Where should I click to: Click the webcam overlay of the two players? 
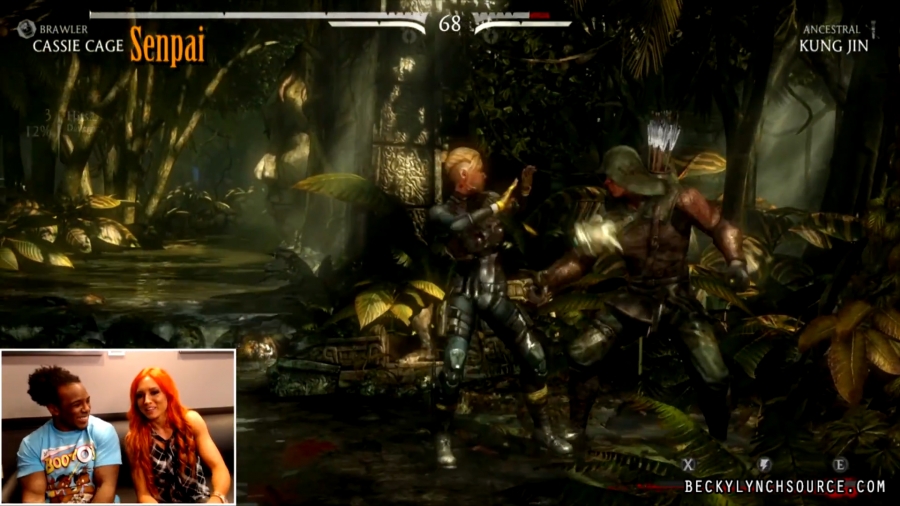[x=118, y=426]
